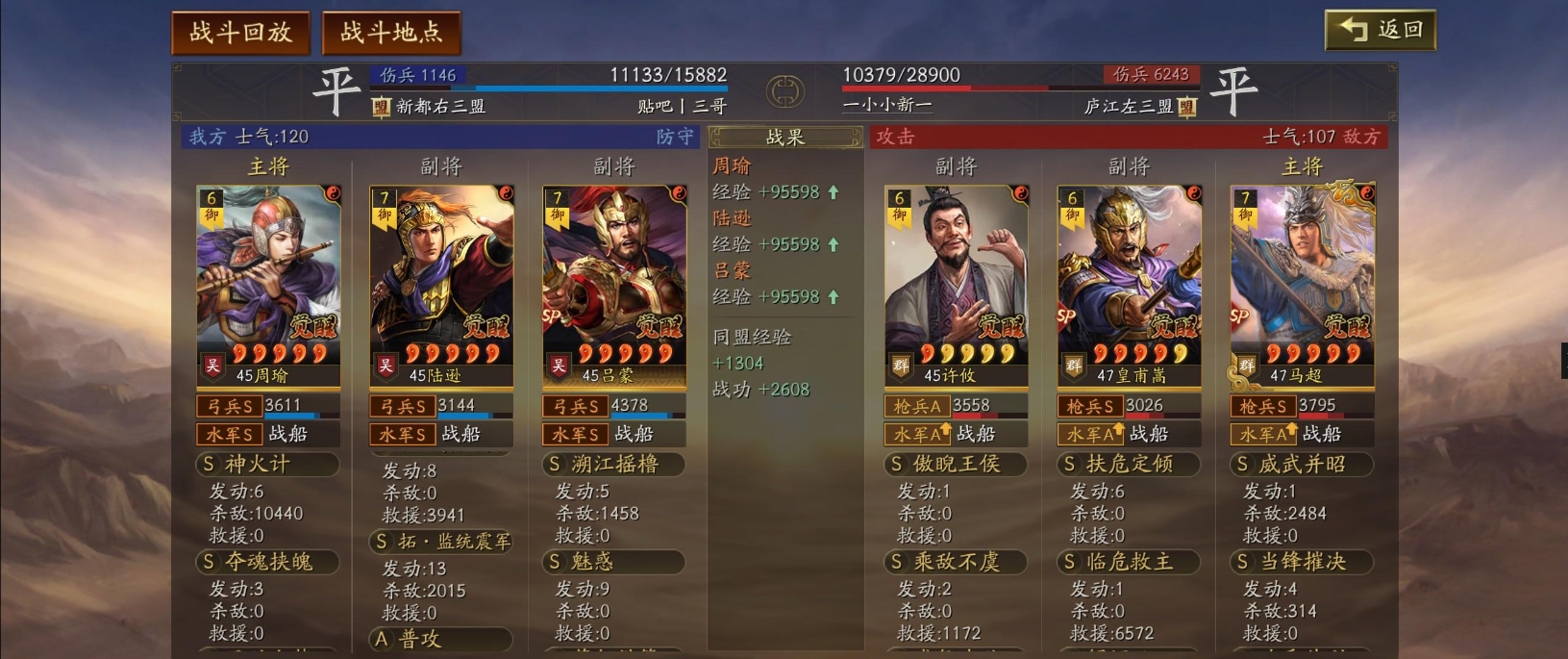Inspect the 临危救主 skill
Image resolution: width=1568 pixels, height=659 pixels.
(x=1130, y=562)
